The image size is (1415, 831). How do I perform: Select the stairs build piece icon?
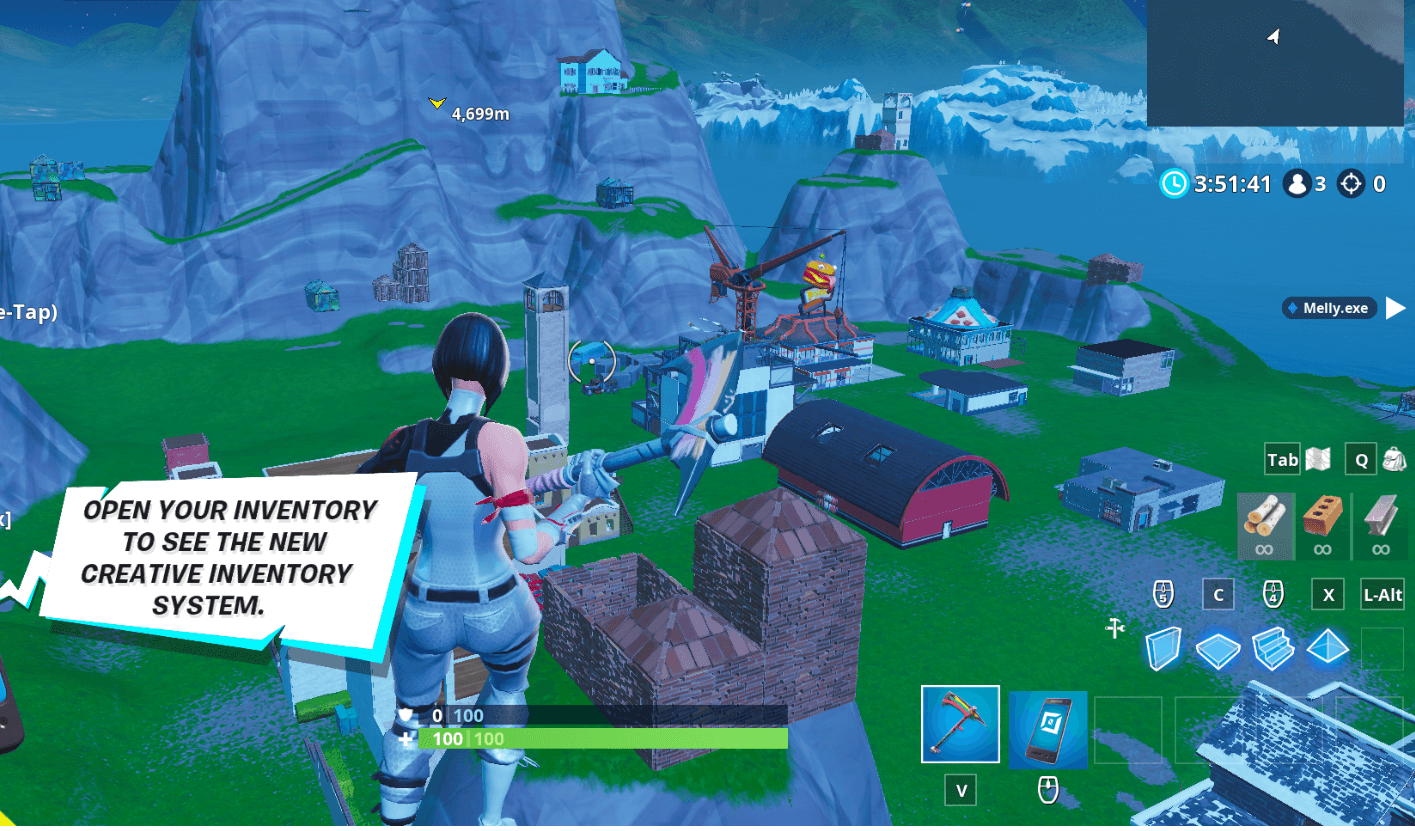[1273, 649]
